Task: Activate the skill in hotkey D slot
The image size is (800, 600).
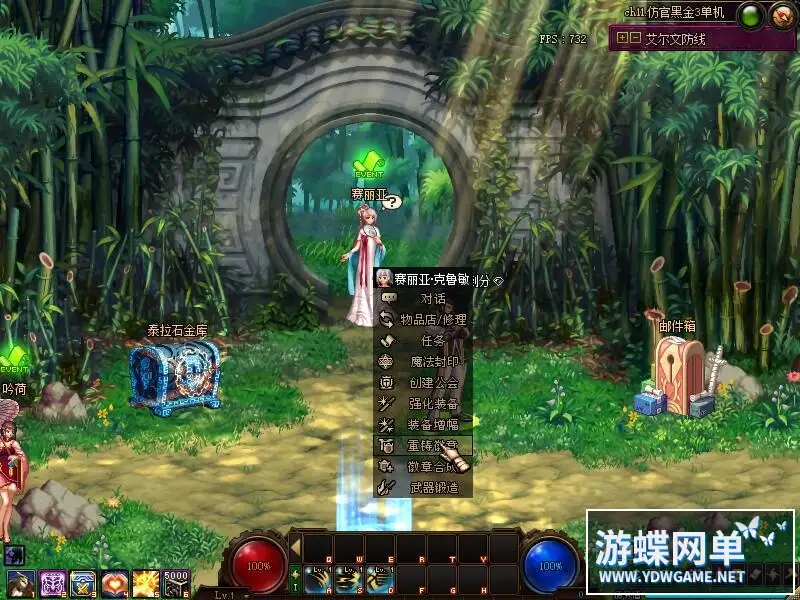Action: coord(379,579)
